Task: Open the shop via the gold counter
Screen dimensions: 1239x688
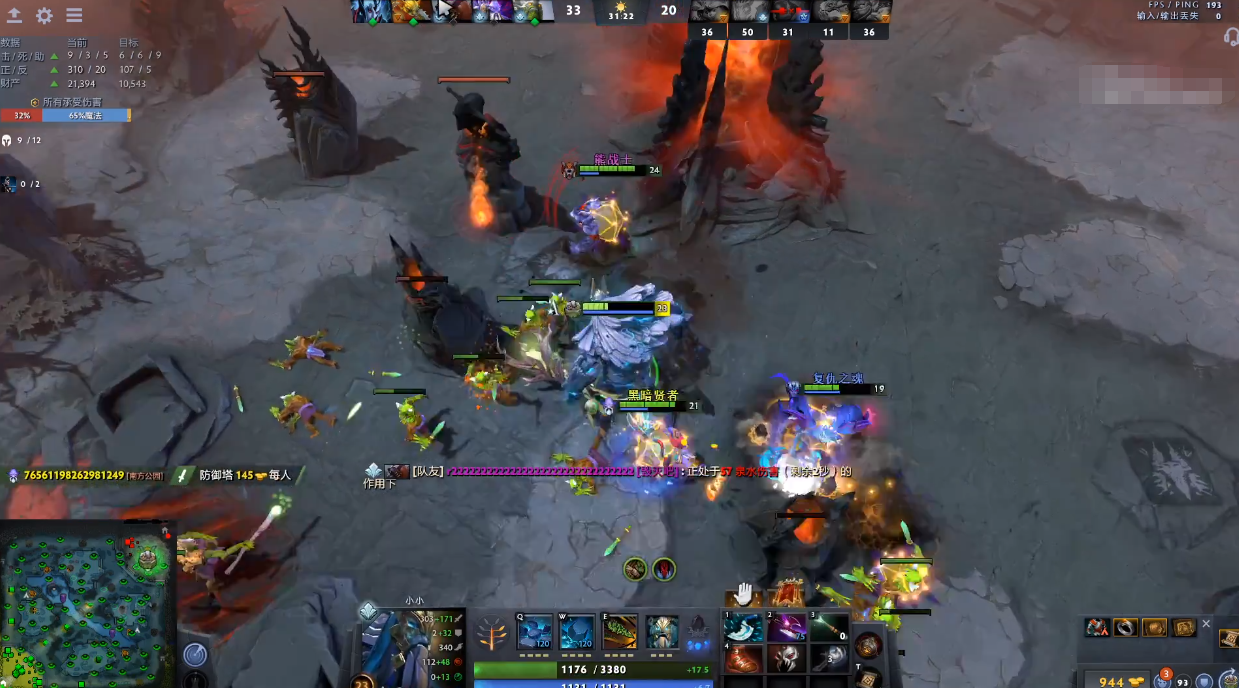Action: pyautogui.click(x=1111, y=680)
